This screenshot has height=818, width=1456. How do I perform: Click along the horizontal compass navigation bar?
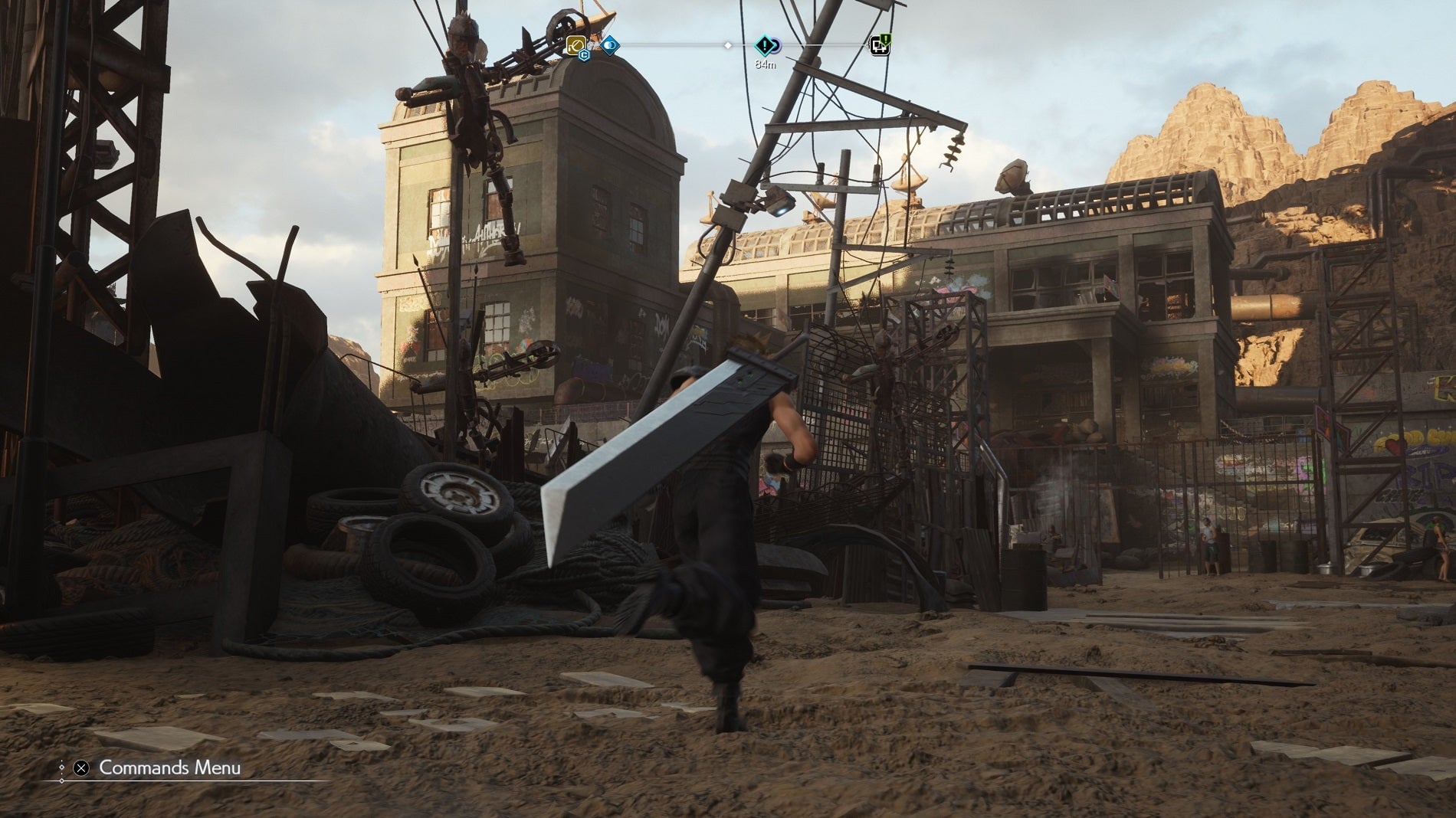pos(674,46)
